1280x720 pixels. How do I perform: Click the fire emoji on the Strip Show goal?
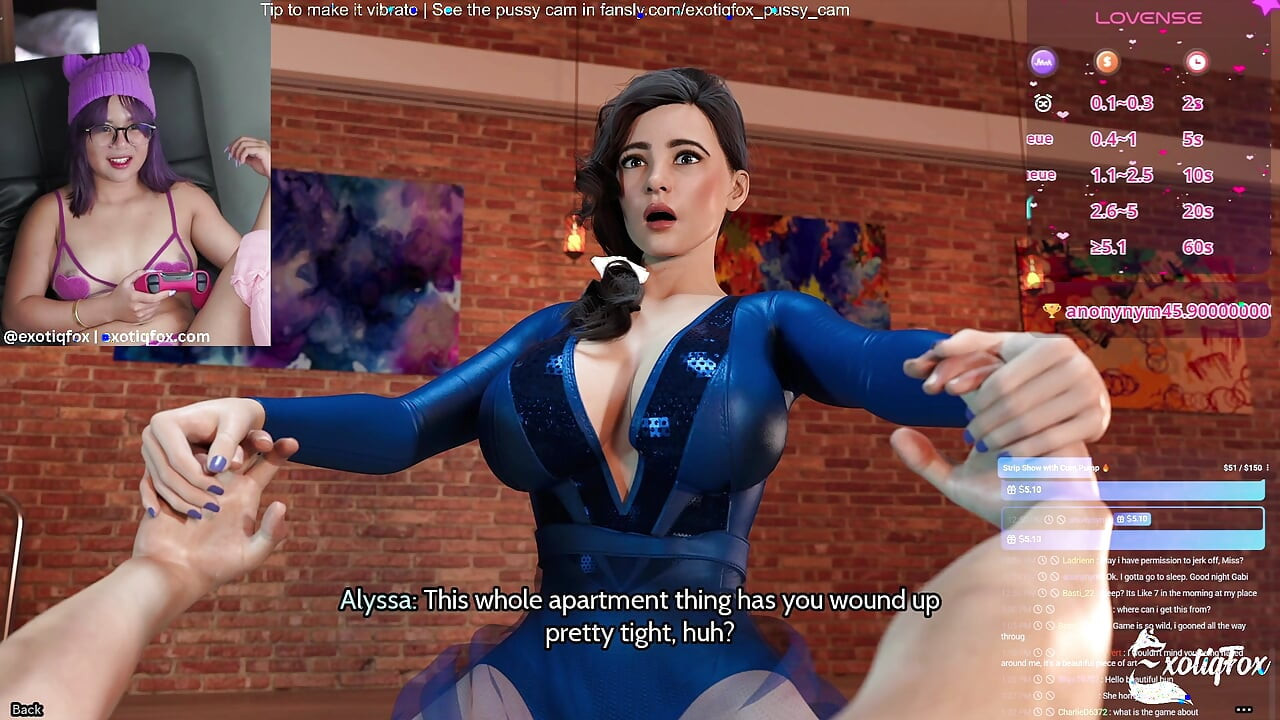tap(1105, 467)
